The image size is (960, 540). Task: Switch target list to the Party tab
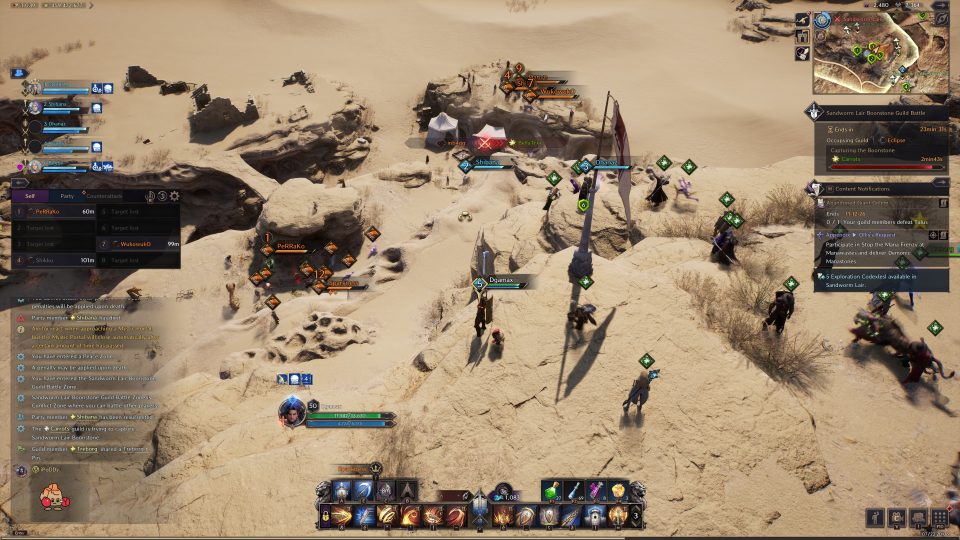[x=67, y=196]
